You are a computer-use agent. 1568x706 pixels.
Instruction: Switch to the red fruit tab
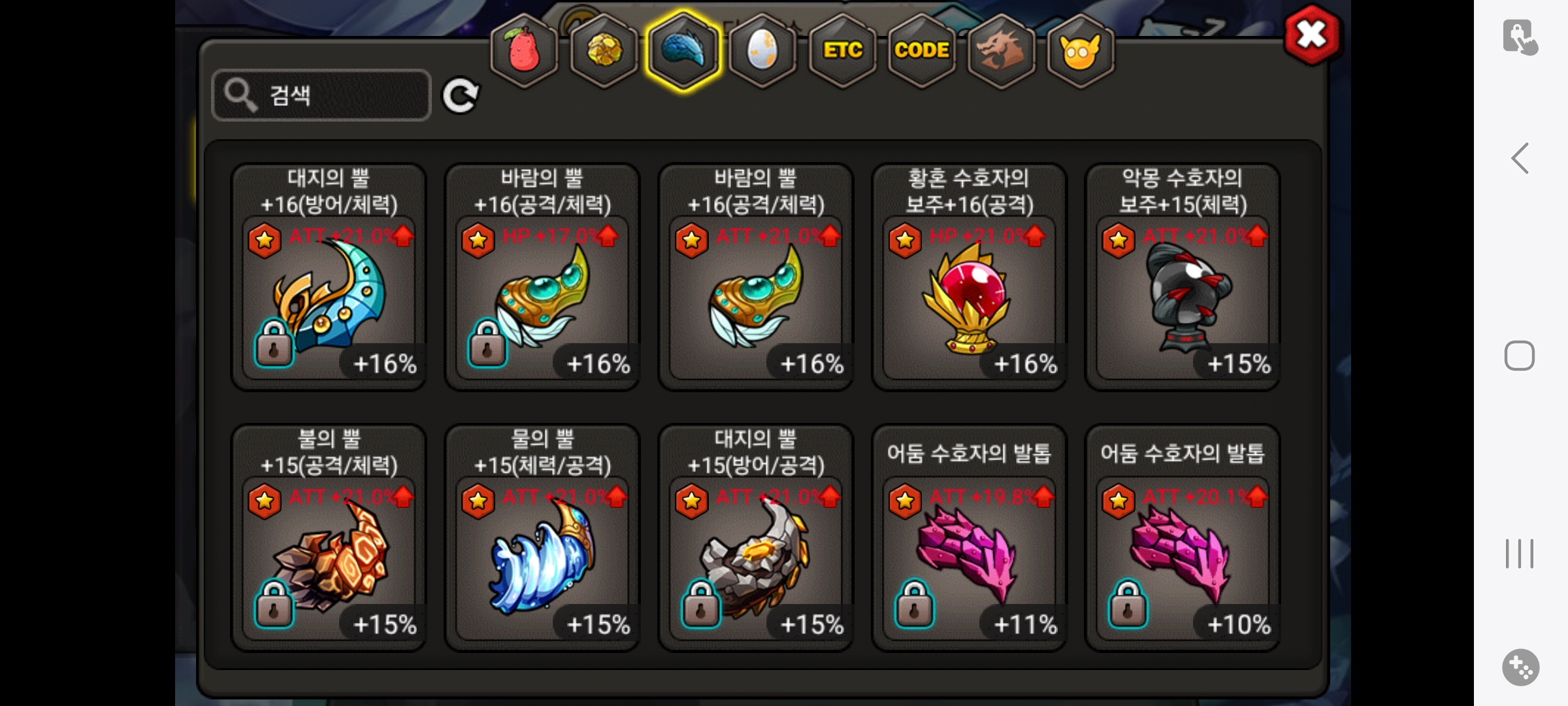(524, 50)
